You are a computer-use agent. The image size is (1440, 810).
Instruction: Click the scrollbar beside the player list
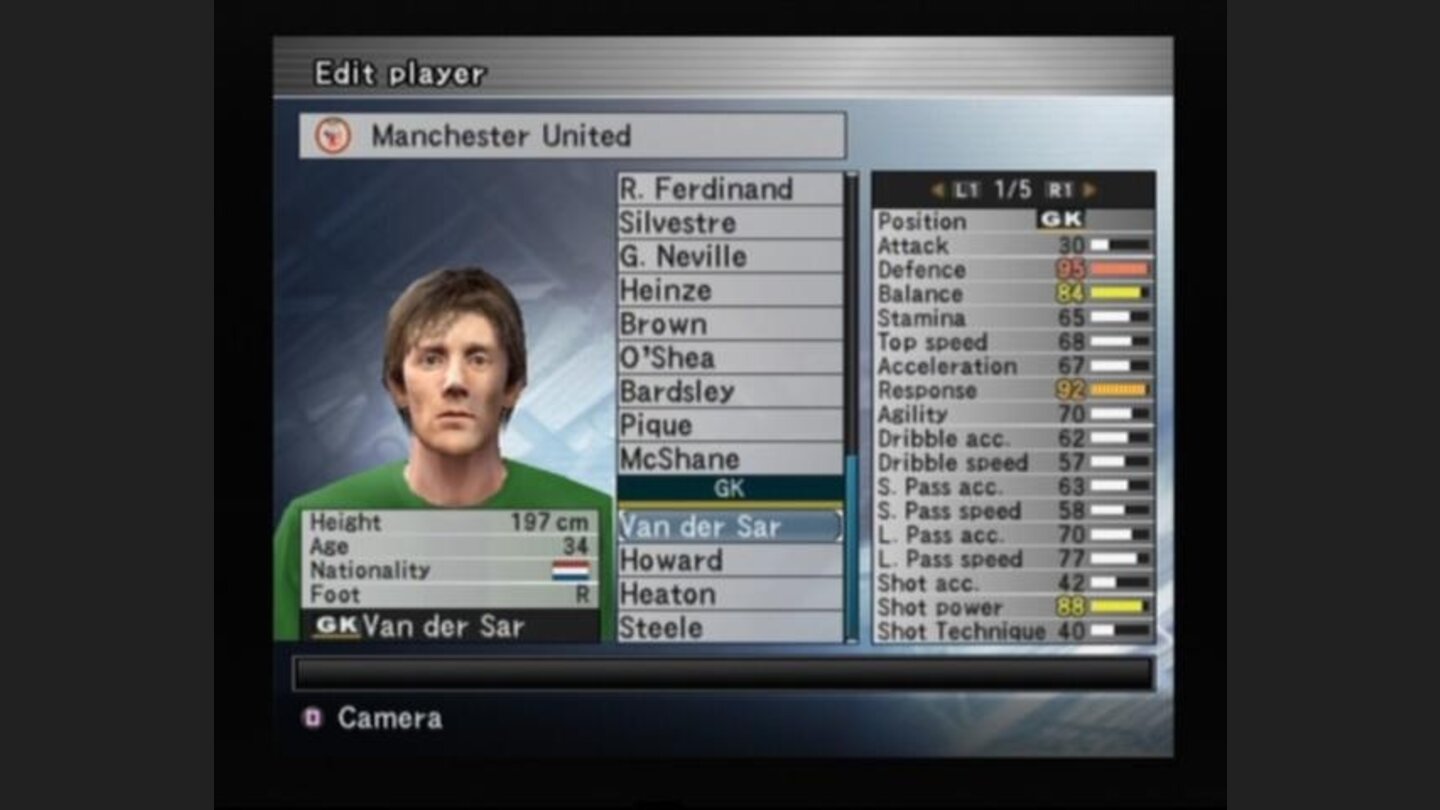tap(851, 400)
